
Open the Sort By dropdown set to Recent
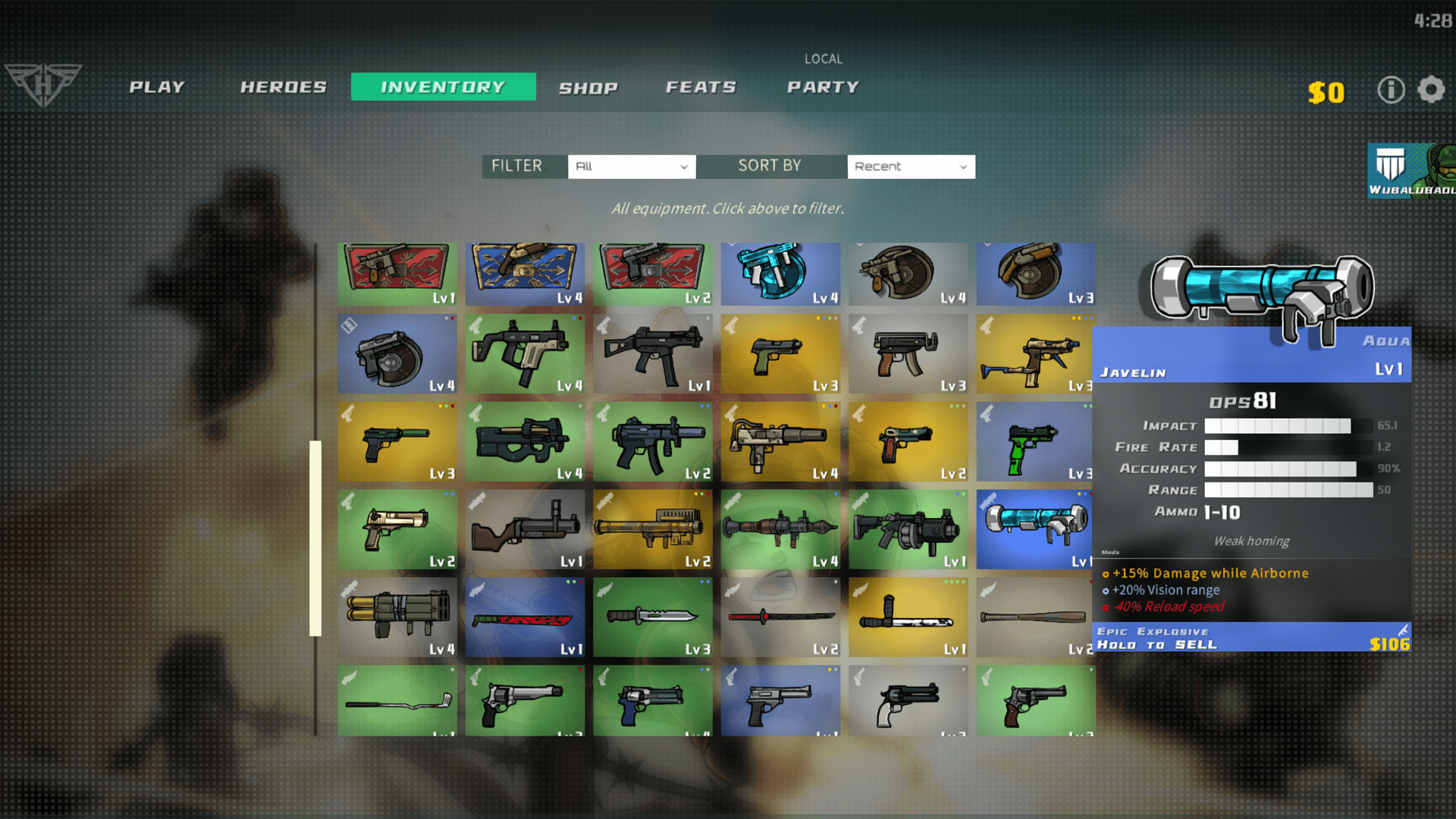[911, 167]
